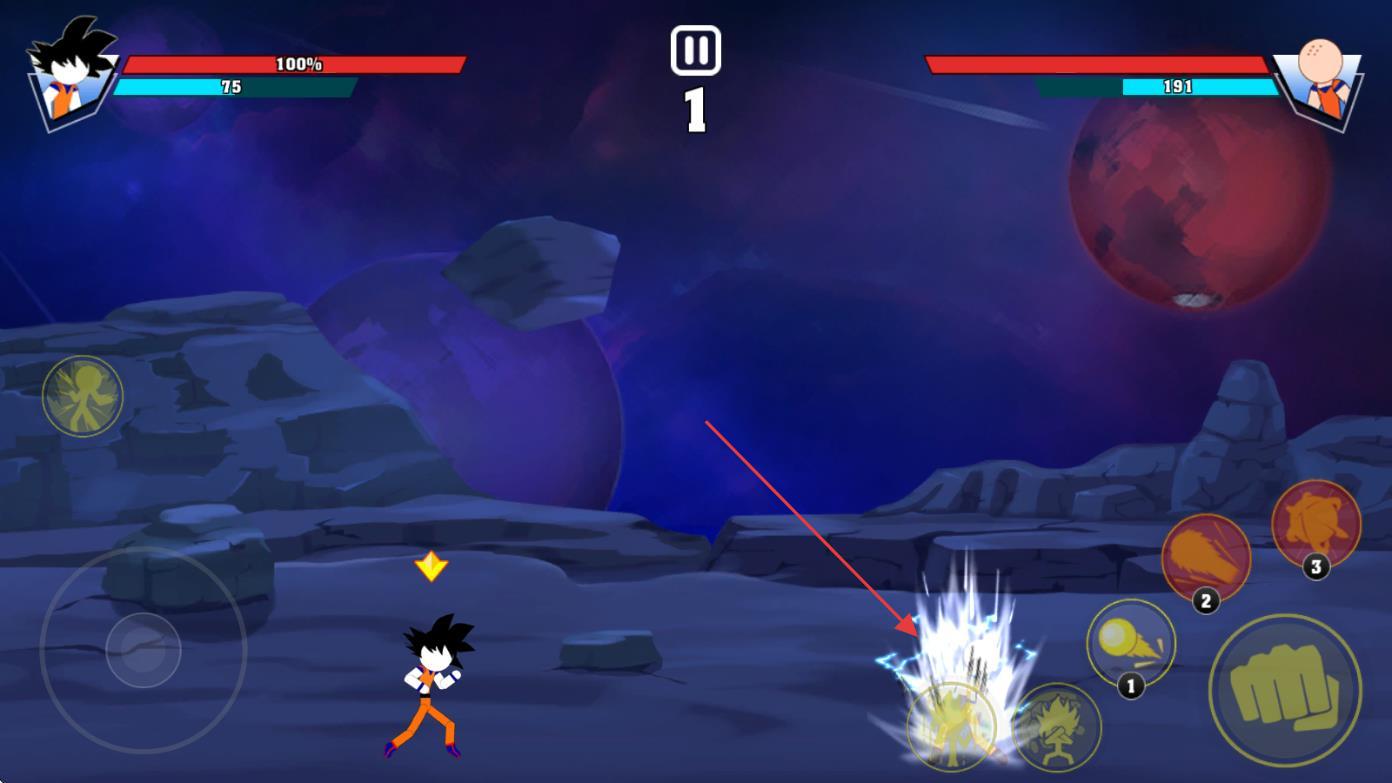This screenshot has height=783, width=1392.
Task: Tap the yellow stickman icon above the joystick
Action: (x=83, y=396)
